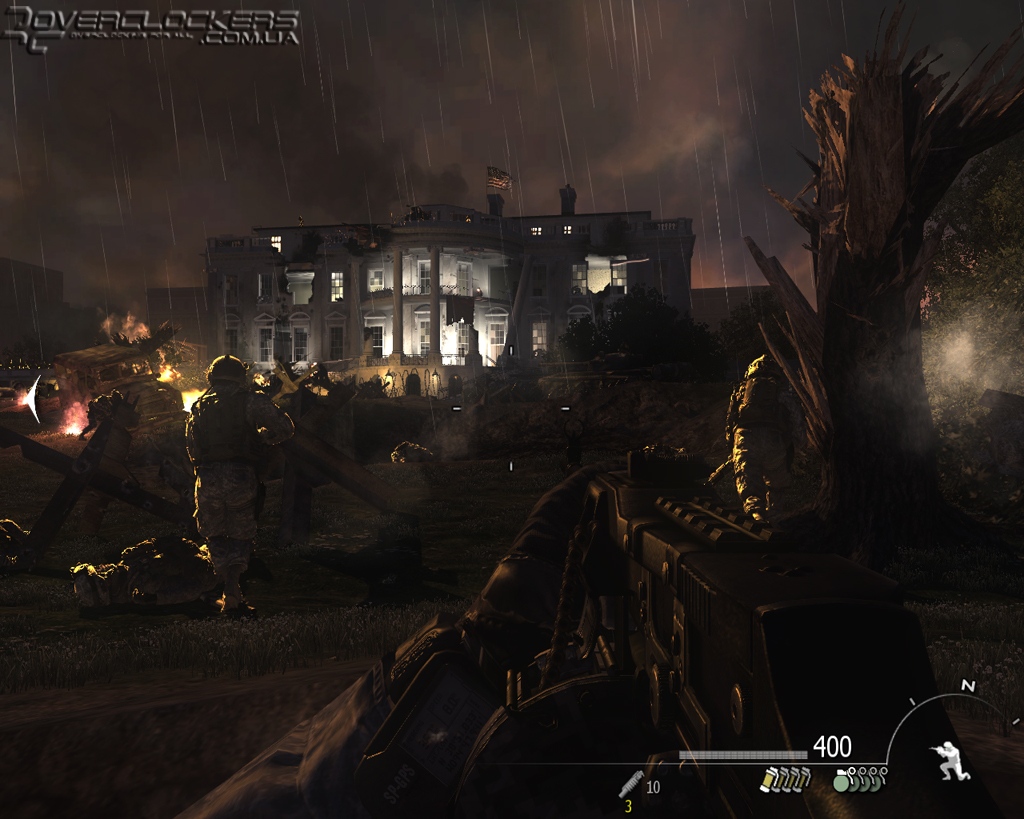Choose the grenade launcher attachment icon
Screen dimensions: 1024x819
[631, 784]
